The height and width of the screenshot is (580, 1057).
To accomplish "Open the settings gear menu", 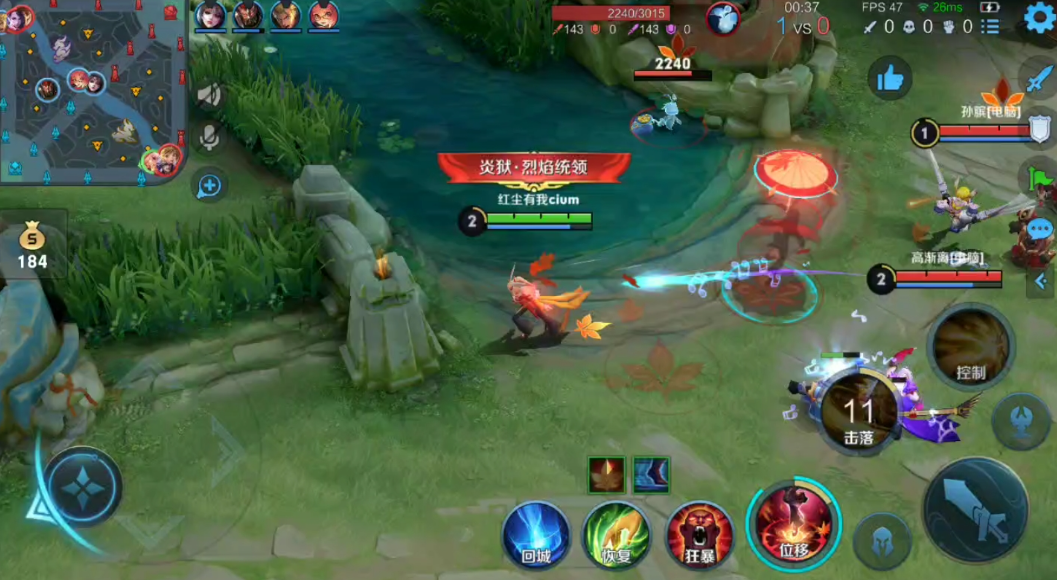I will 1038,21.
